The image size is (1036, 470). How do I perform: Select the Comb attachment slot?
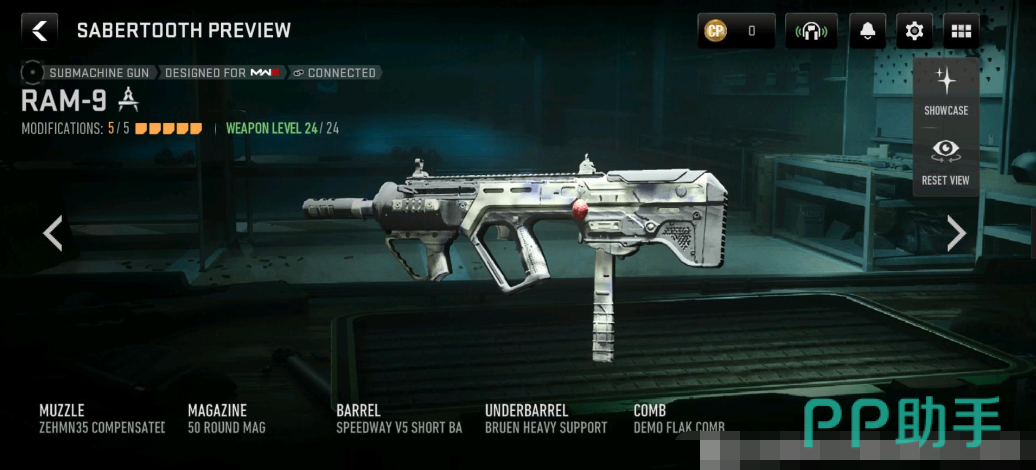(x=679, y=419)
